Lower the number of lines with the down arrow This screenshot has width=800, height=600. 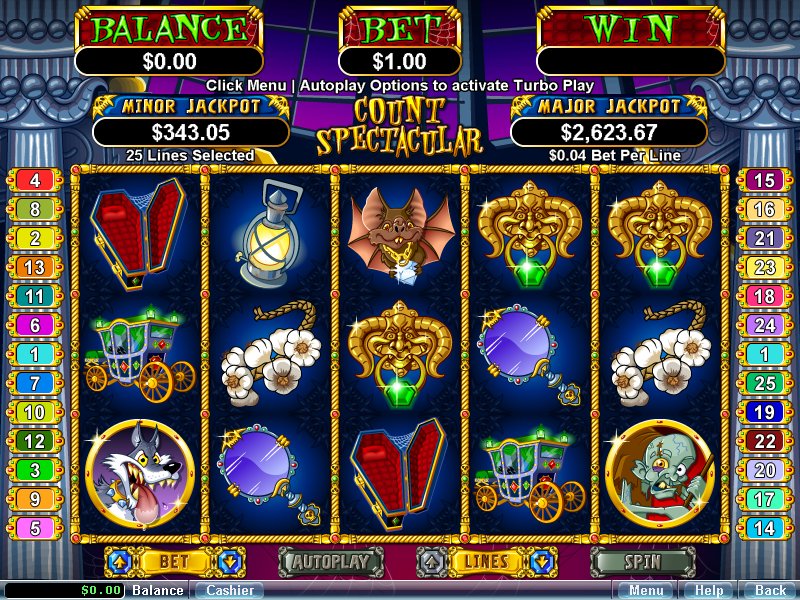point(542,562)
